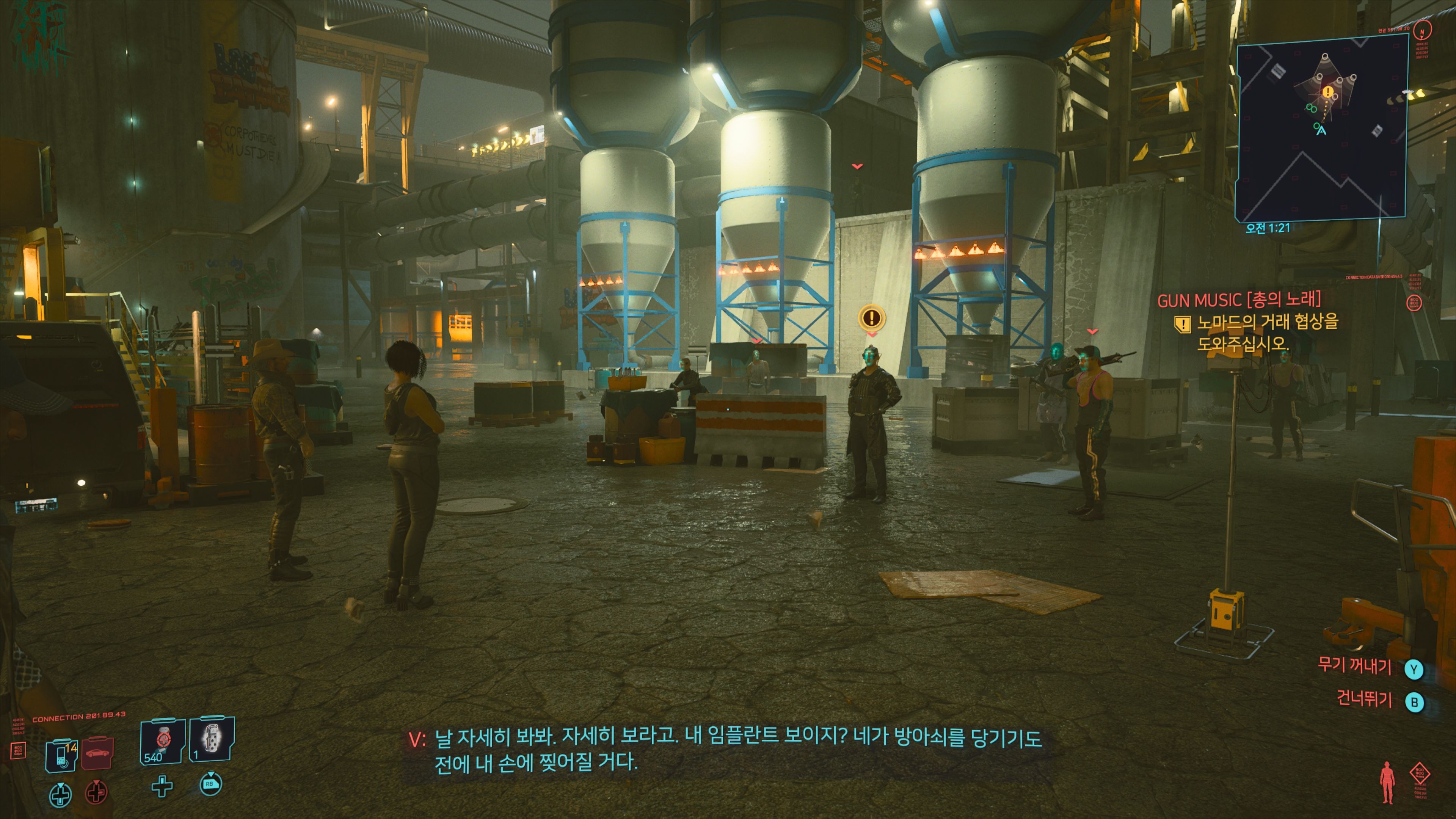Open the red body status silhouette icon
The height and width of the screenshot is (819, 1456).
[x=1387, y=782]
